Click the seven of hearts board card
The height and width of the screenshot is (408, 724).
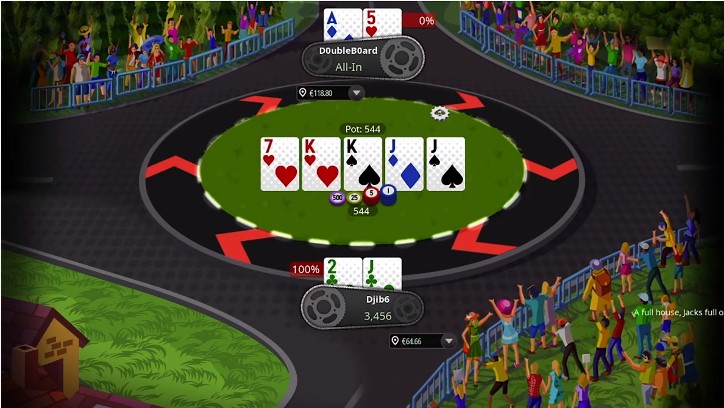click(279, 163)
